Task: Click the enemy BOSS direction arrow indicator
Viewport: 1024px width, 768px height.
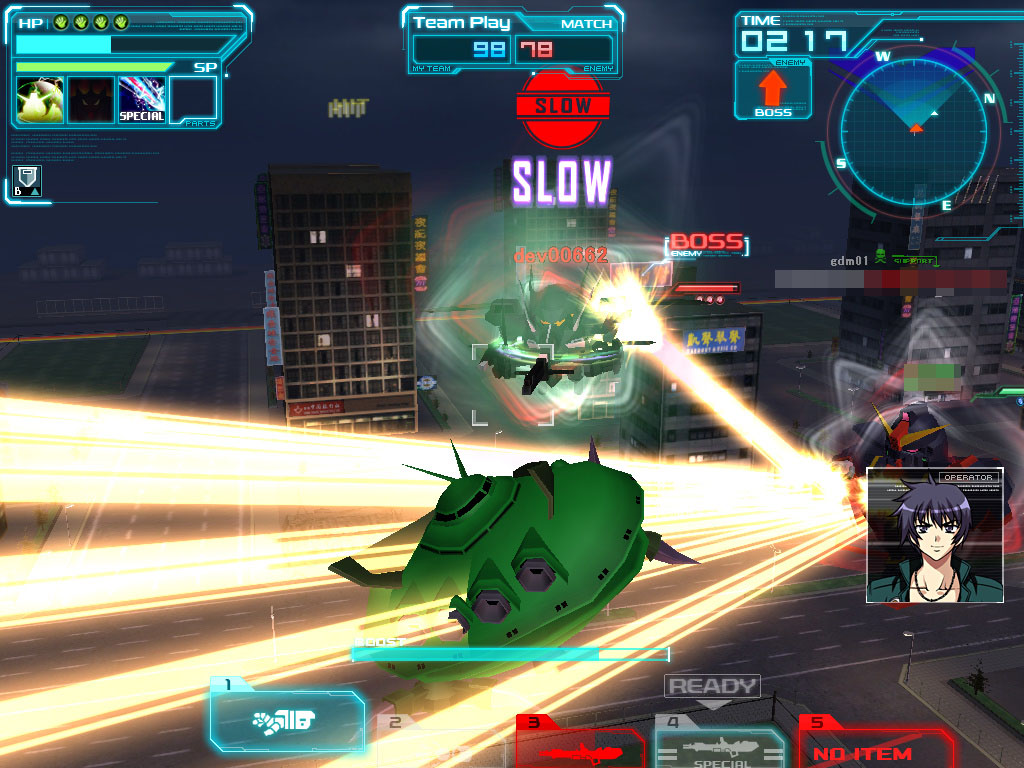Action: tap(773, 90)
